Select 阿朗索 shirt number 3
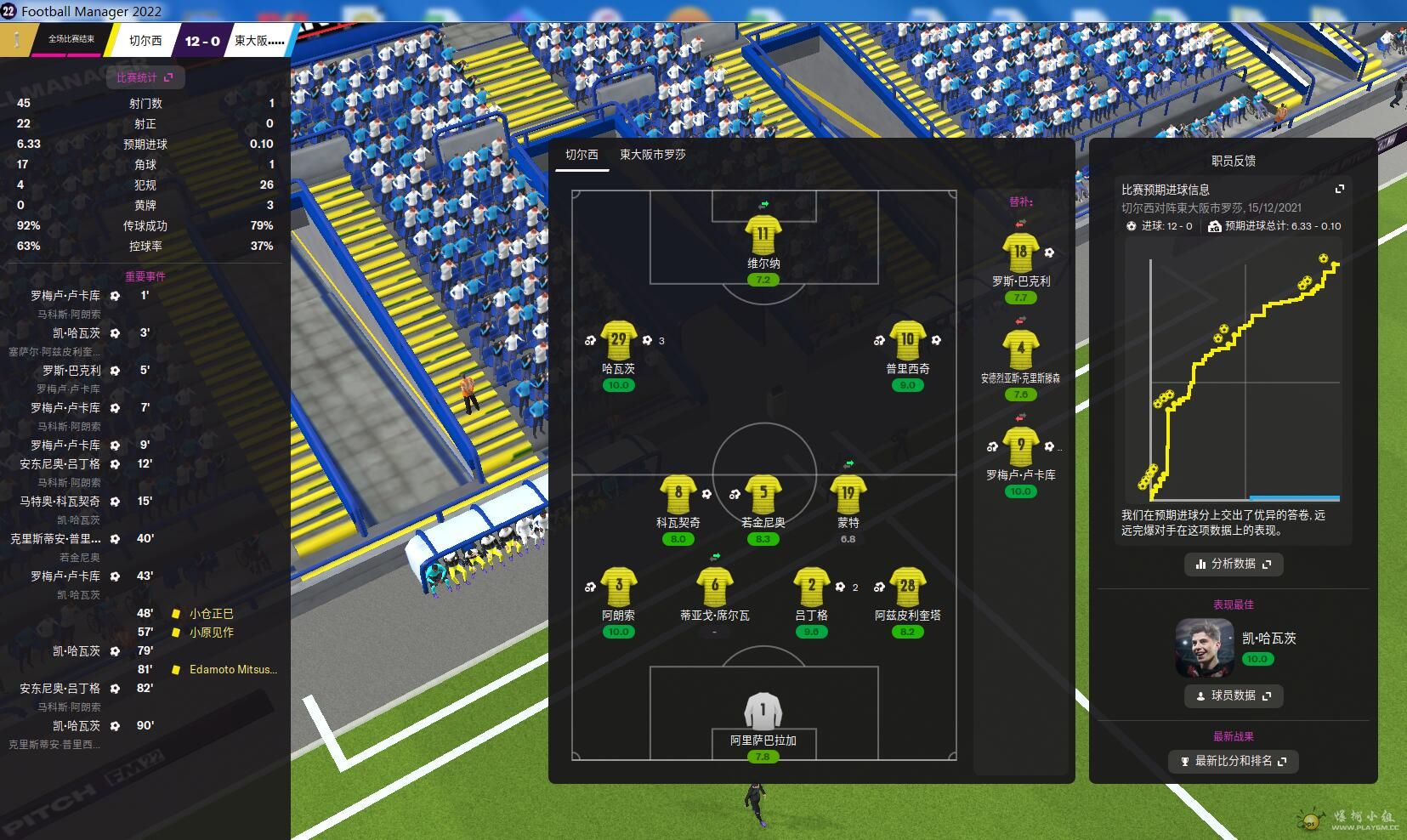Image resolution: width=1407 pixels, height=840 pixels. 618,587
